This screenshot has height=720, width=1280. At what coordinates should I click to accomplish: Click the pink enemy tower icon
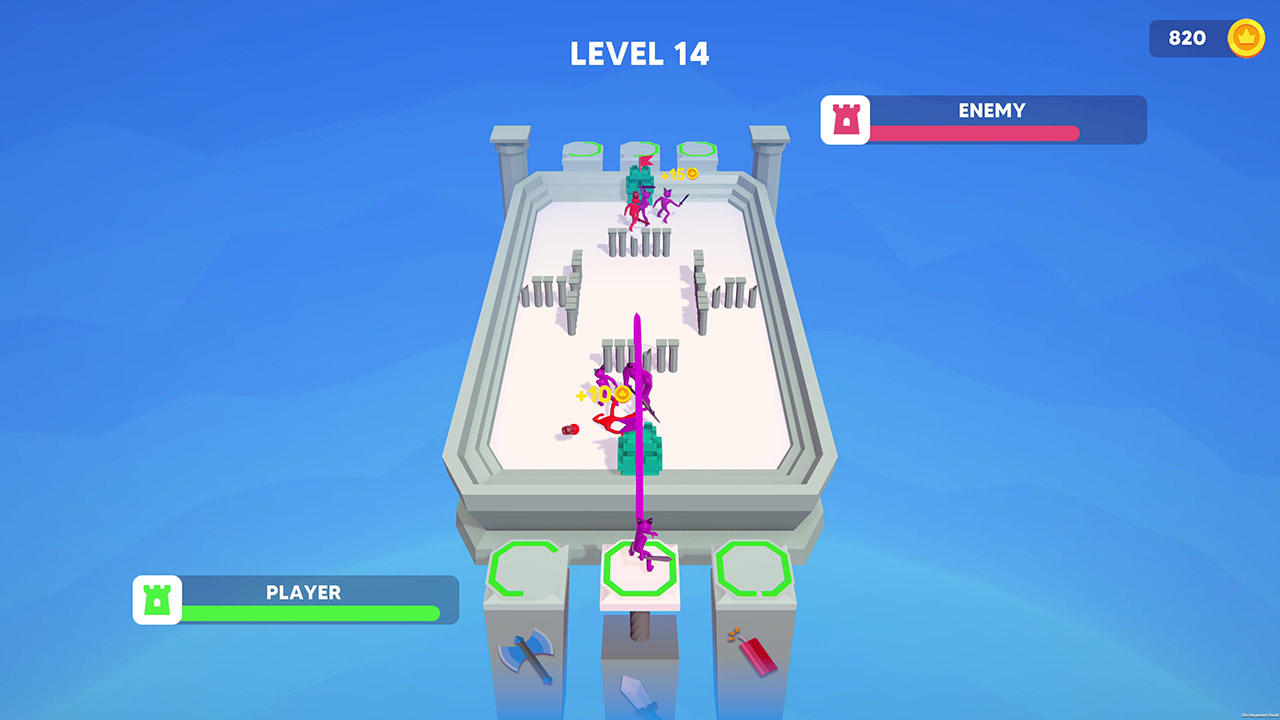coord(845,120)
